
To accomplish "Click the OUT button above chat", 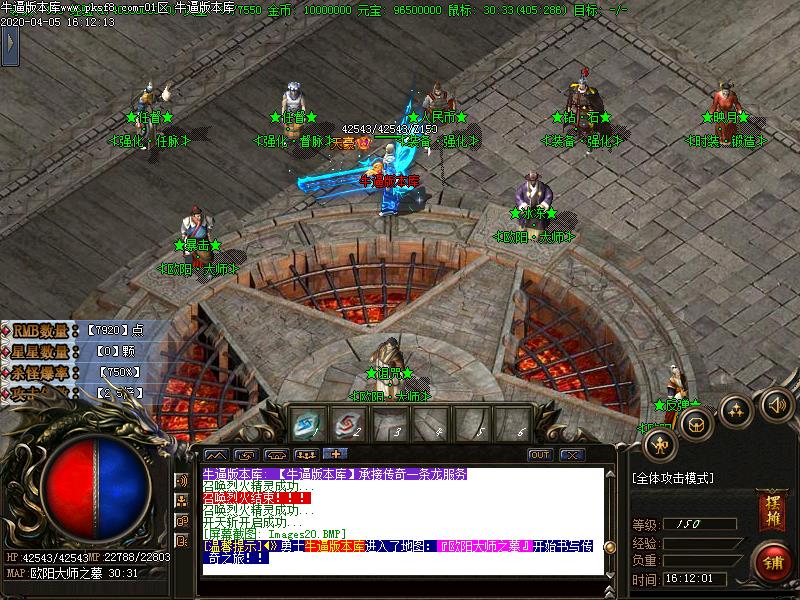I will [540, 455].
